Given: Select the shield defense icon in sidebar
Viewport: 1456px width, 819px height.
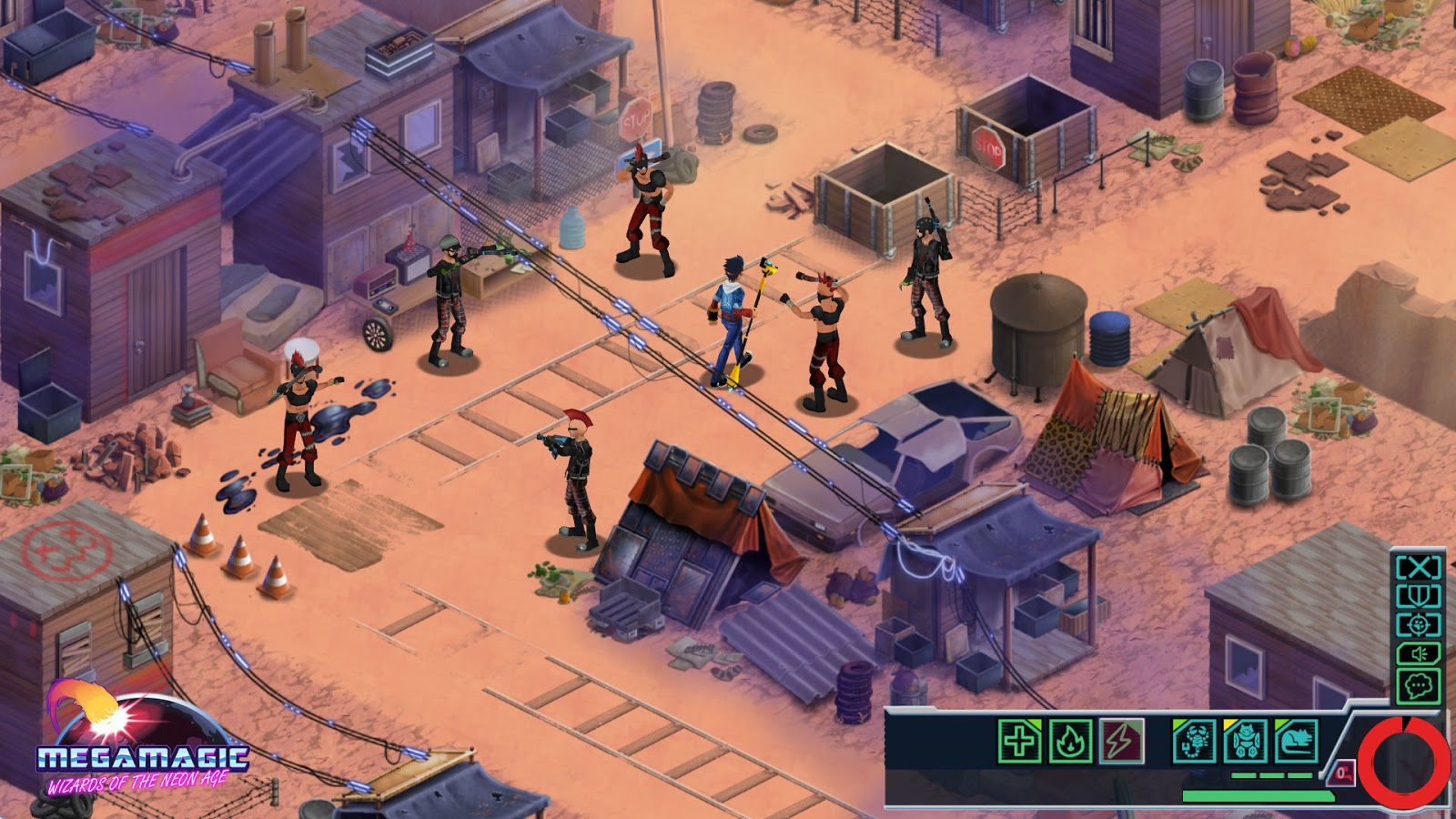Looking at the screenshot, I should [x=1418, y=595].
